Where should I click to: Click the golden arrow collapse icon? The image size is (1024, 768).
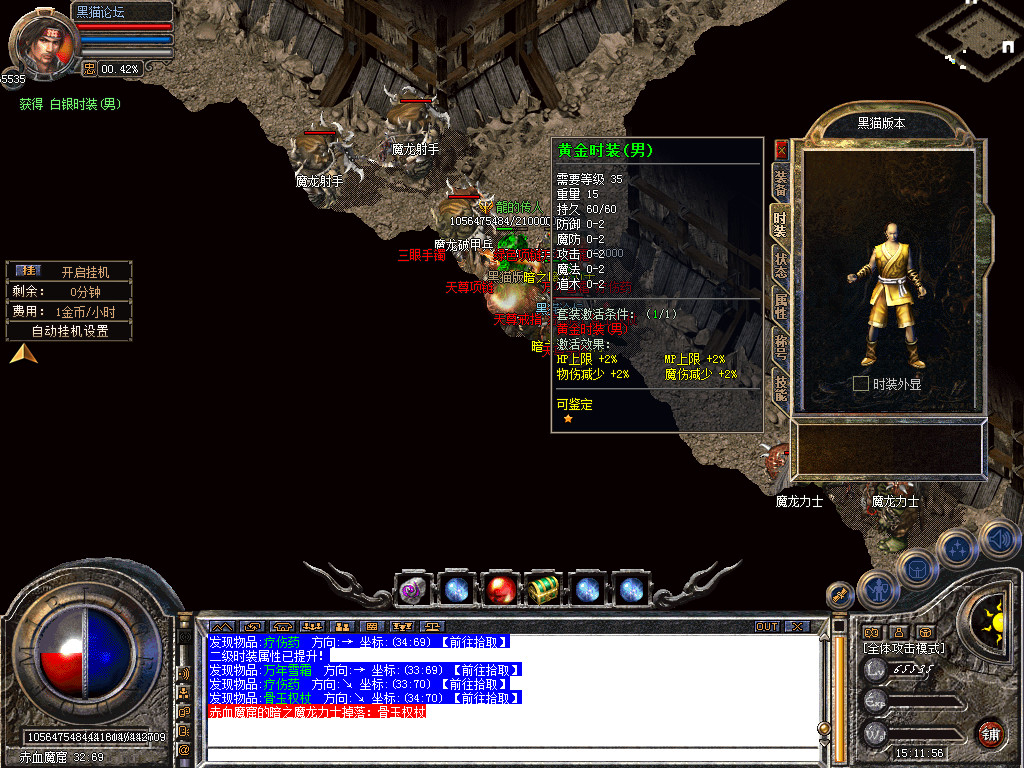tap(24, 353)
